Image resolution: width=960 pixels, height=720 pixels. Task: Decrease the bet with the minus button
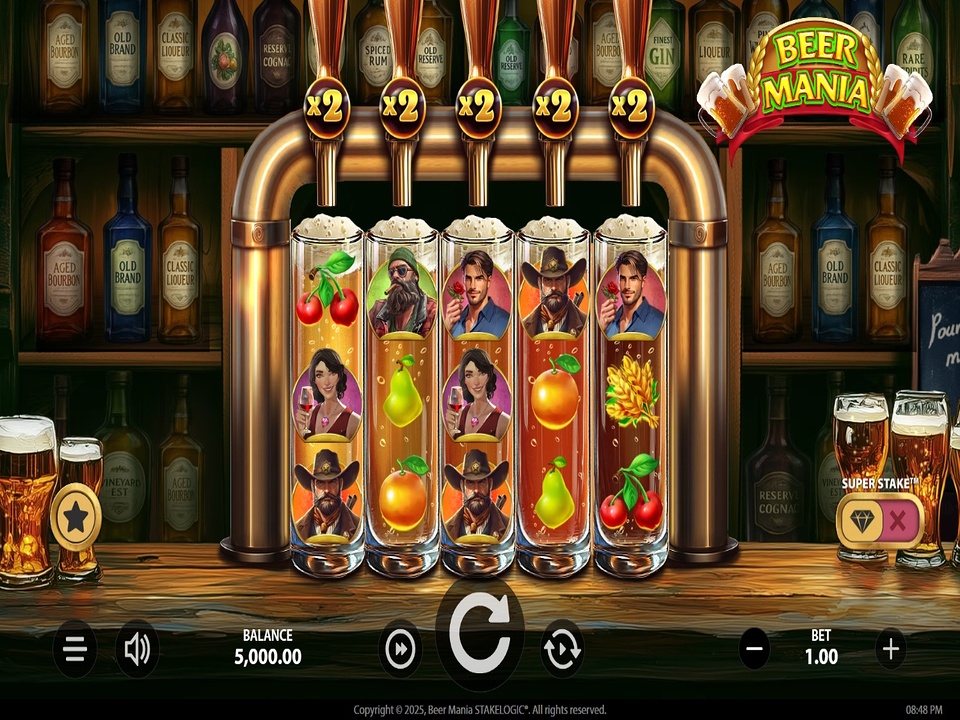pos(755,650)
